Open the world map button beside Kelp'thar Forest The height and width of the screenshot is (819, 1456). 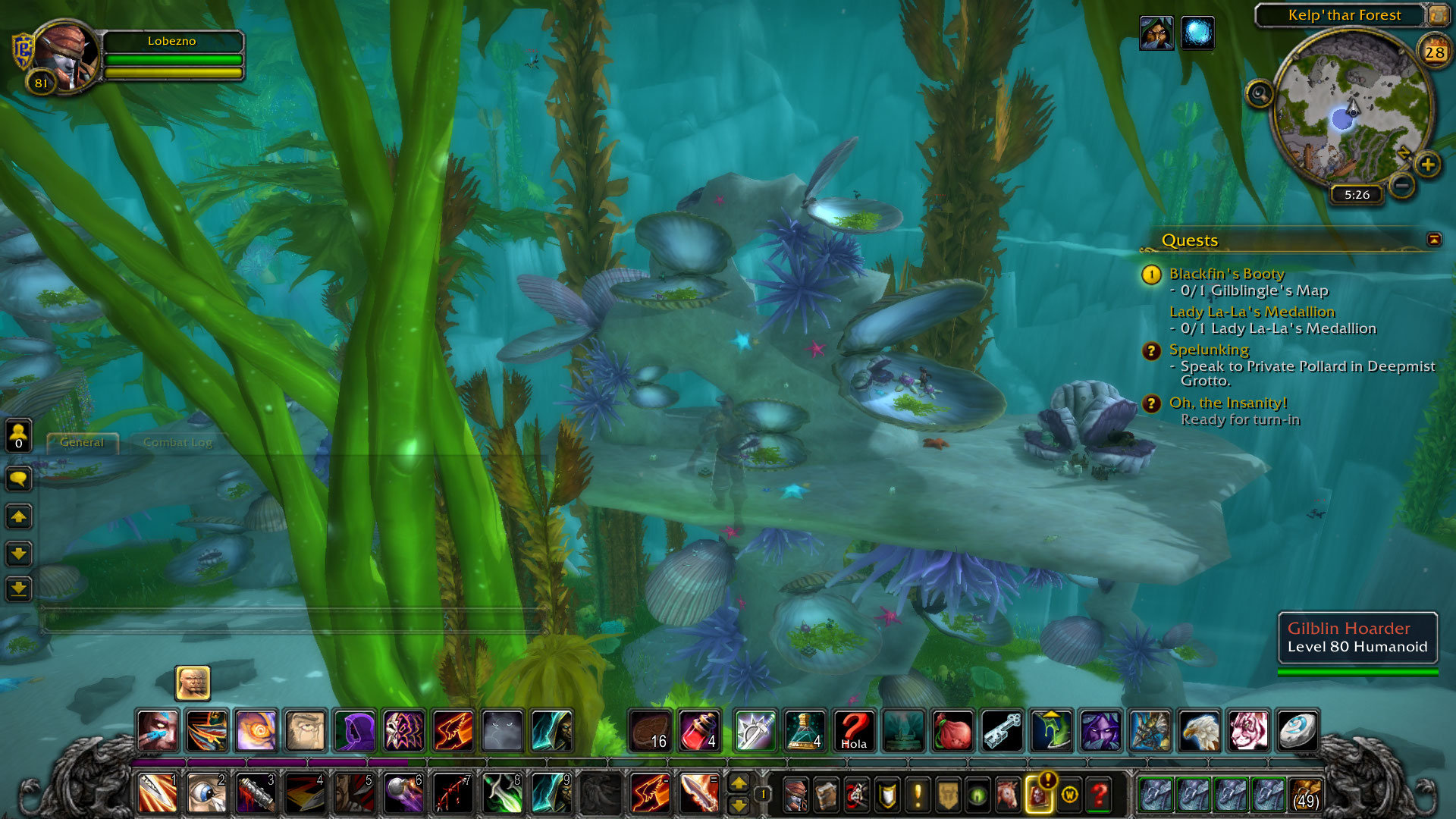(1437, 14)
